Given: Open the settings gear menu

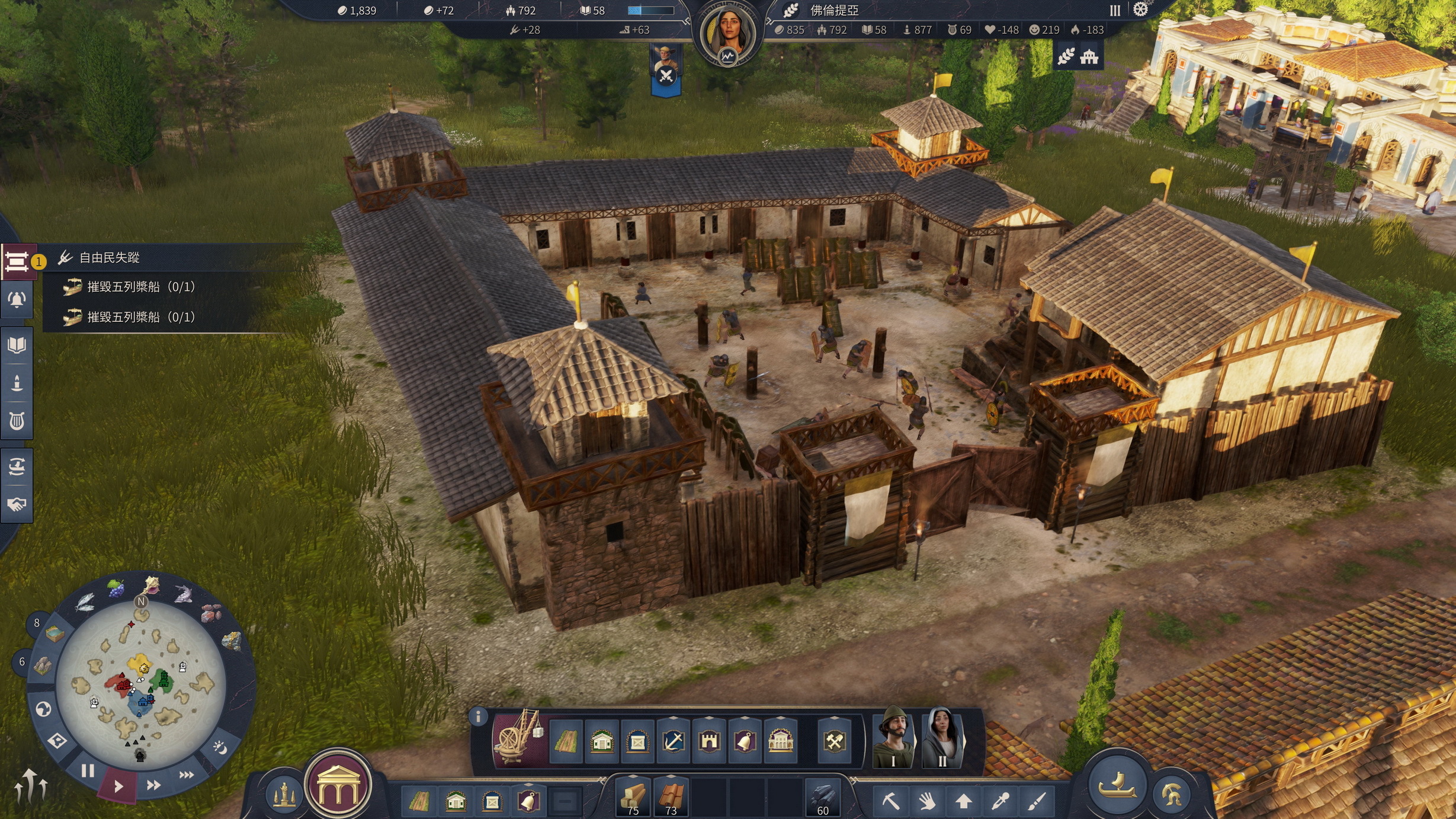Looking at the screenshot, I should point(1140,10).
